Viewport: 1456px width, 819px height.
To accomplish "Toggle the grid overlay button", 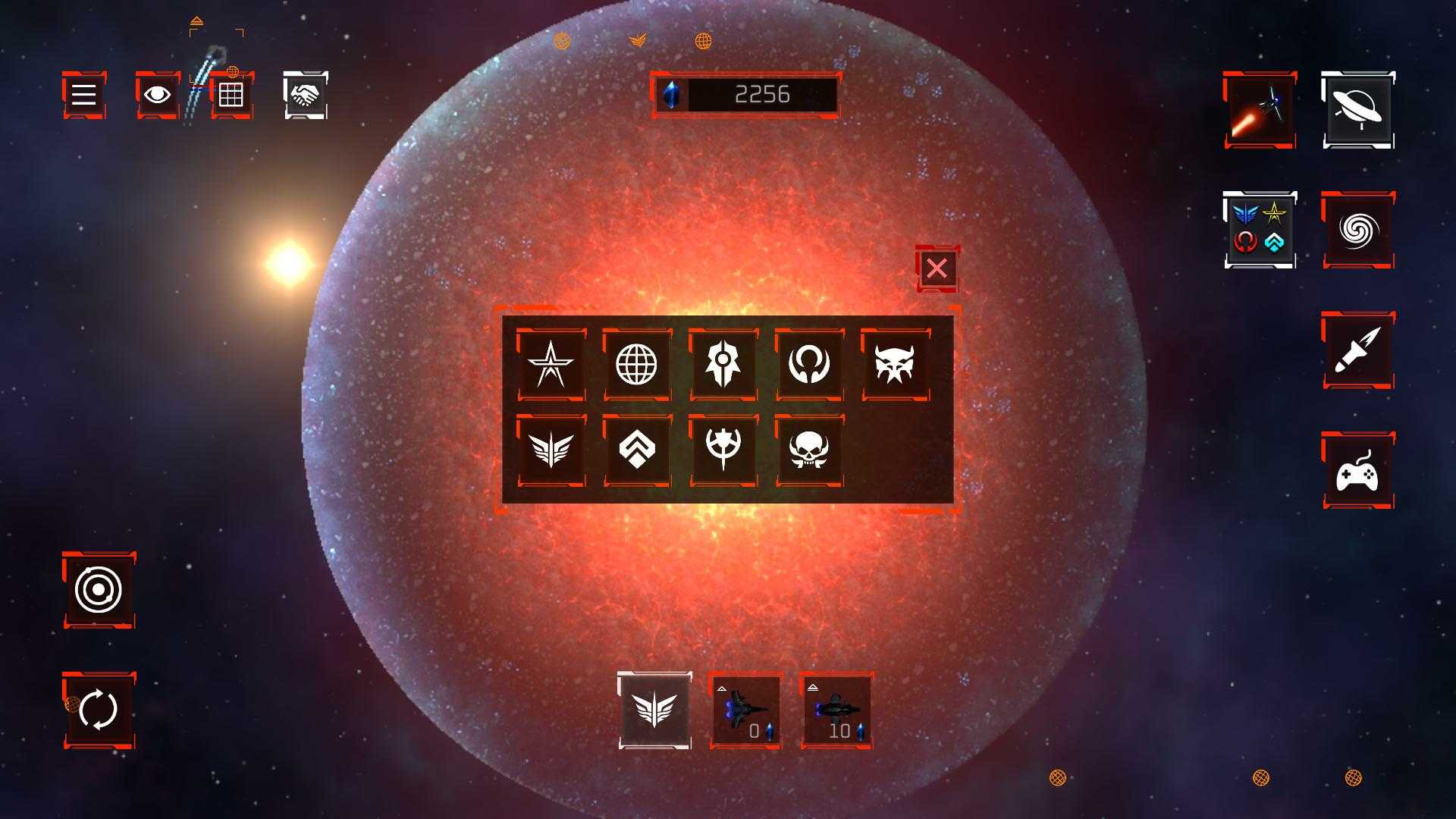I will click(x=231, y=95).
